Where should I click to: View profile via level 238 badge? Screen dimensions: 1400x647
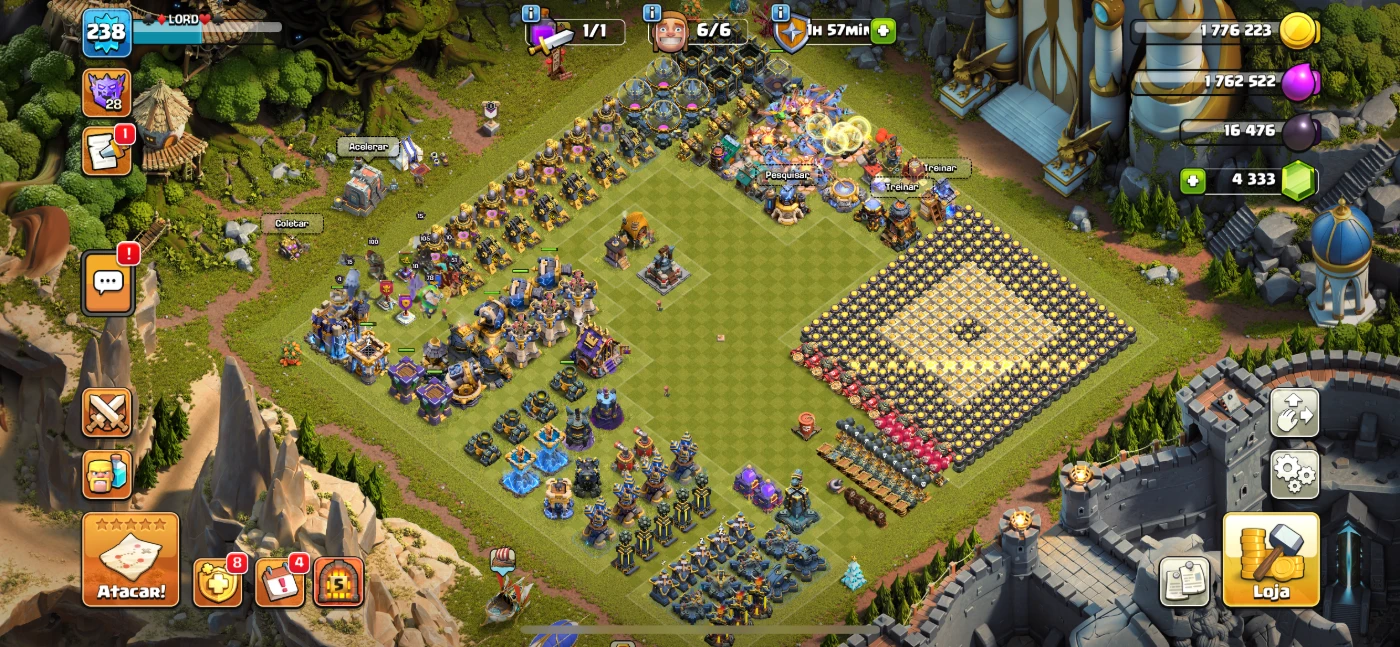106,32
